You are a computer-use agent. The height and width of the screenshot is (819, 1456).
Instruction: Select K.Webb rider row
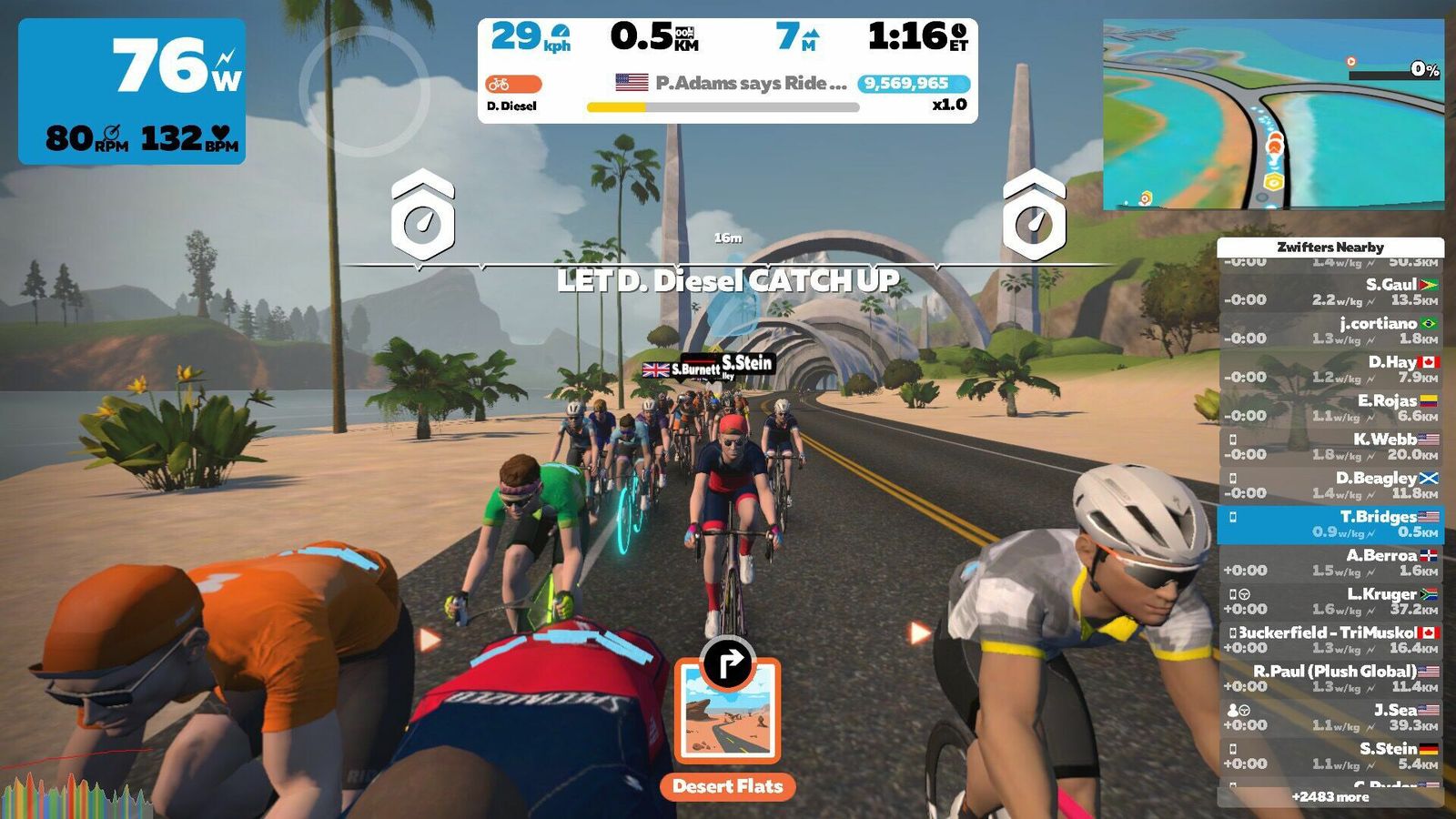tap(1330, 447)
